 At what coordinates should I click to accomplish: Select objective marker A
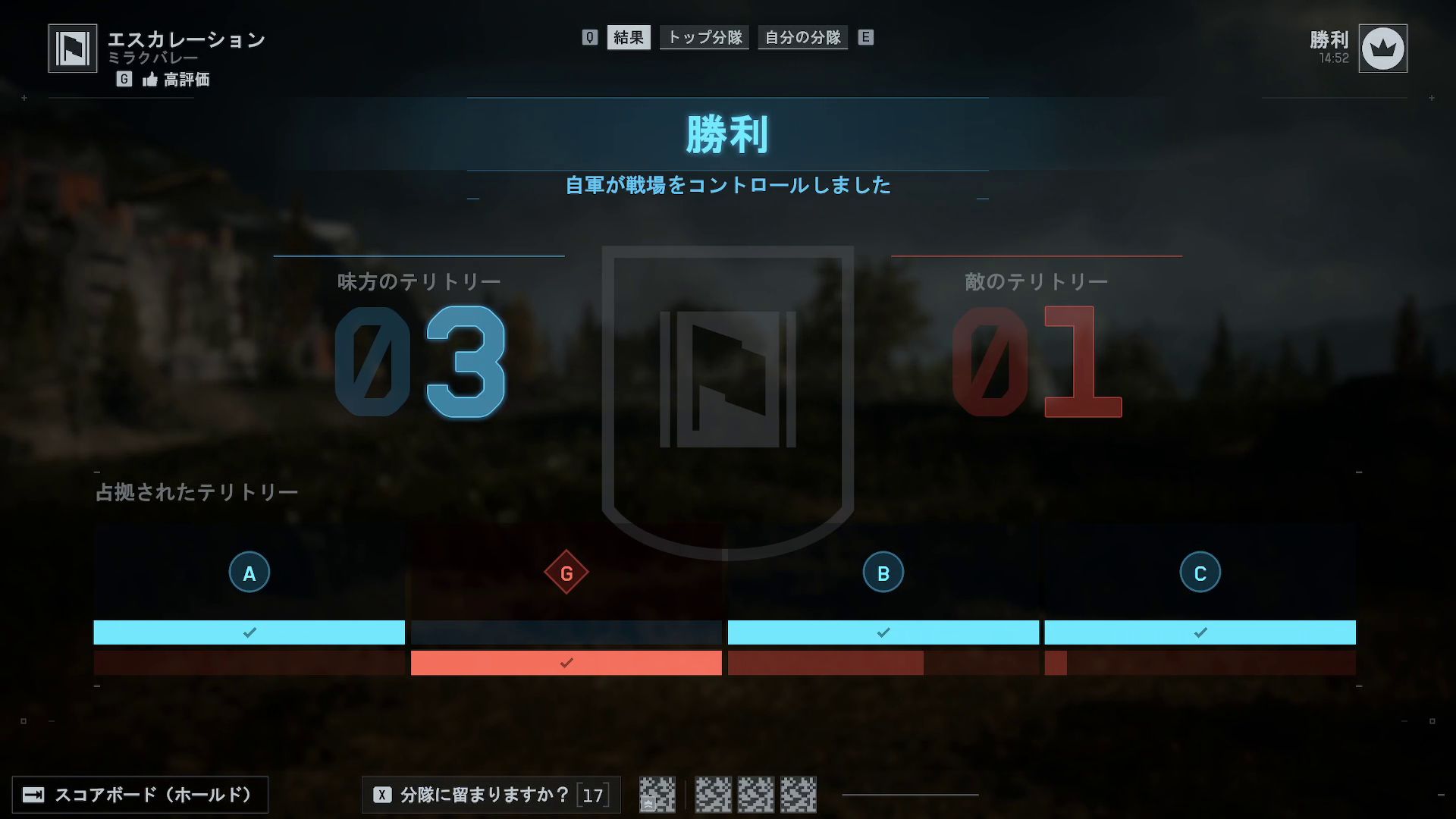pyautogui.click(x=249, y=573)
